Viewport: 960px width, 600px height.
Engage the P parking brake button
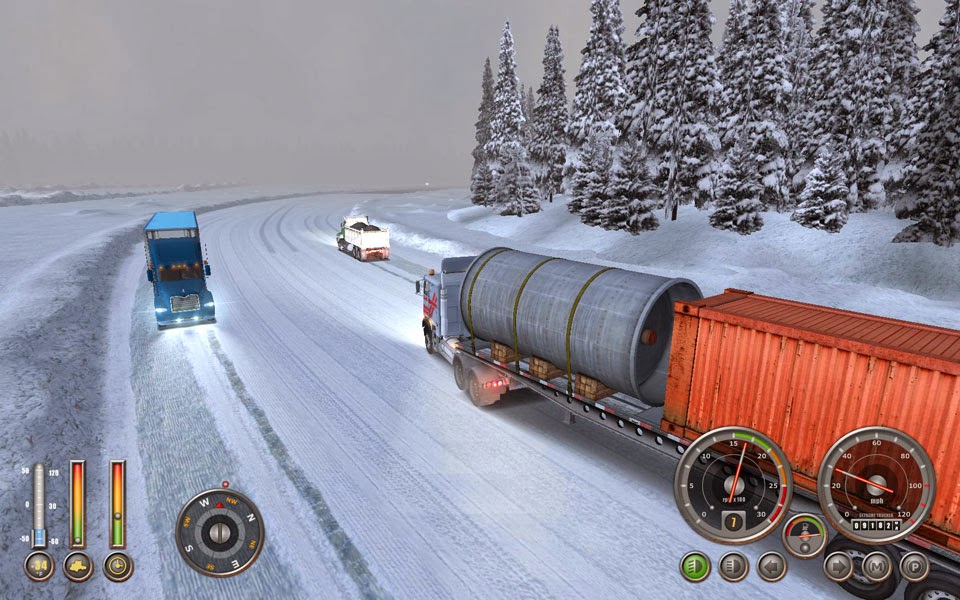[914, 566]
